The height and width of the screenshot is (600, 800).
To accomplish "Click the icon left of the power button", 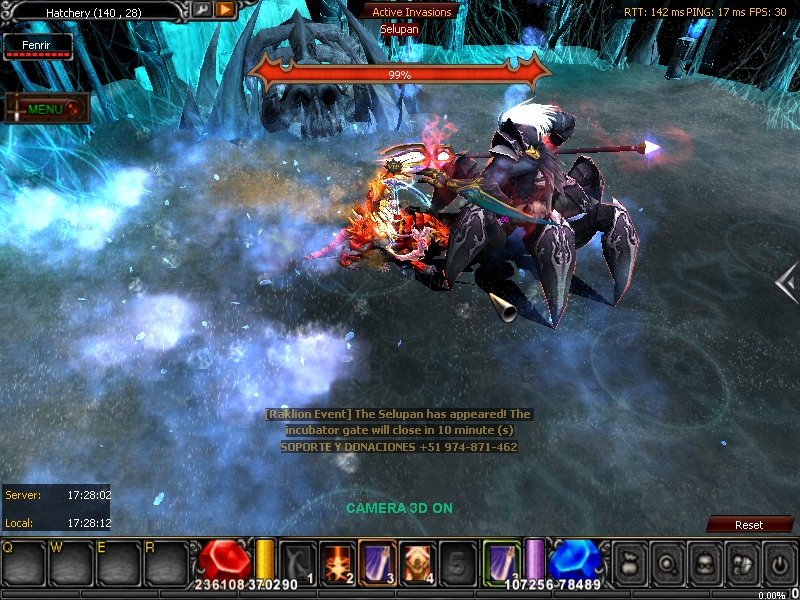I will (741, 563).
